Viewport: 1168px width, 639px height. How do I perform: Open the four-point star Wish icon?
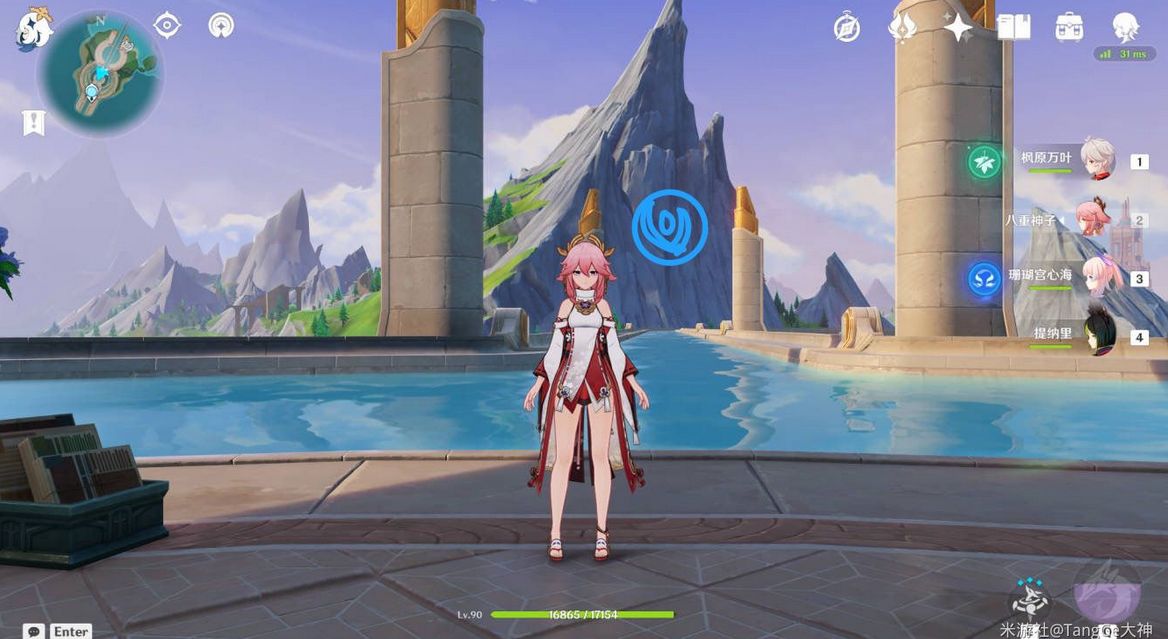(x=958, y=28)
